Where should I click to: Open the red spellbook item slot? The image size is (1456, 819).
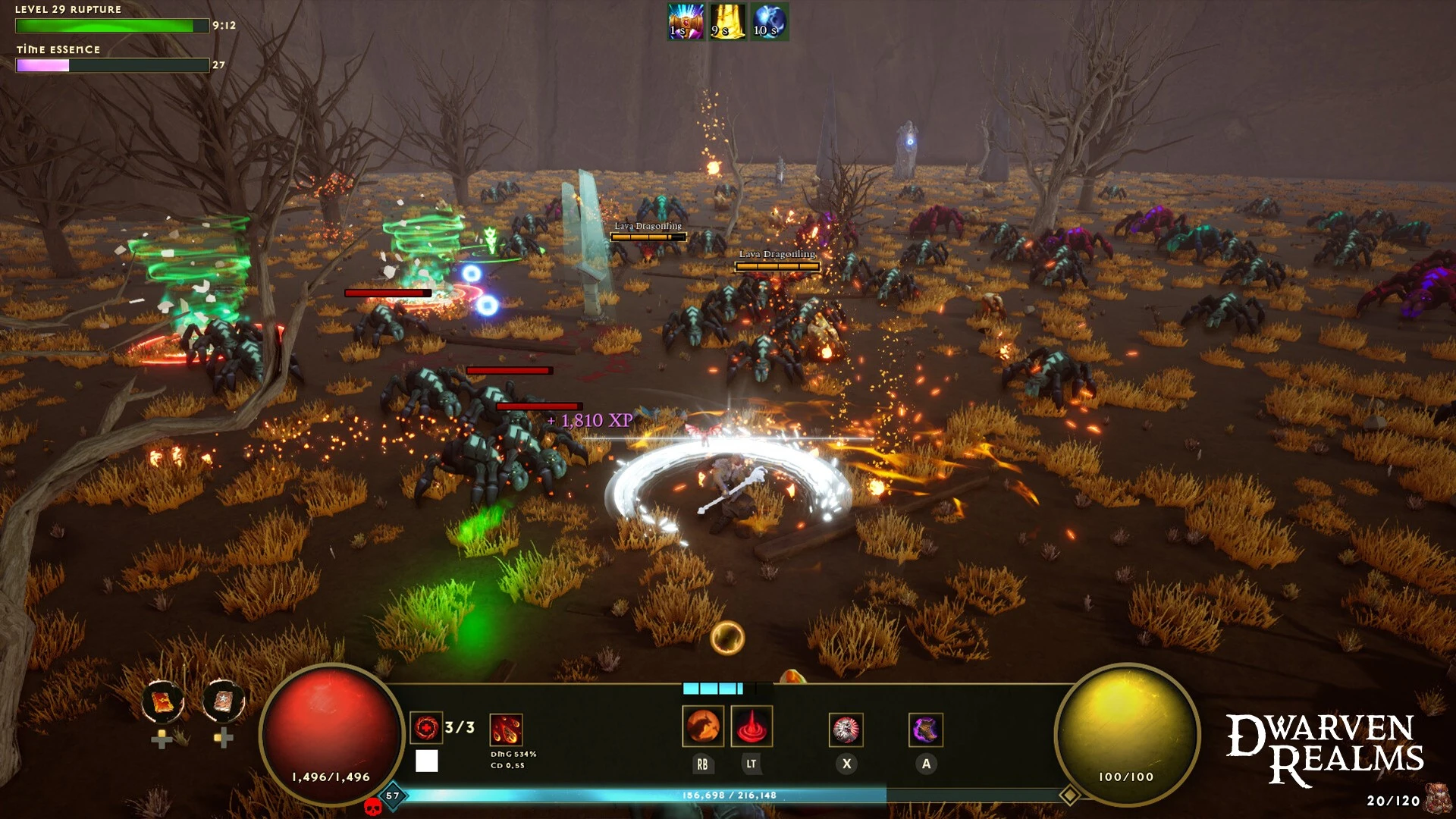click(x=162, y=701)
